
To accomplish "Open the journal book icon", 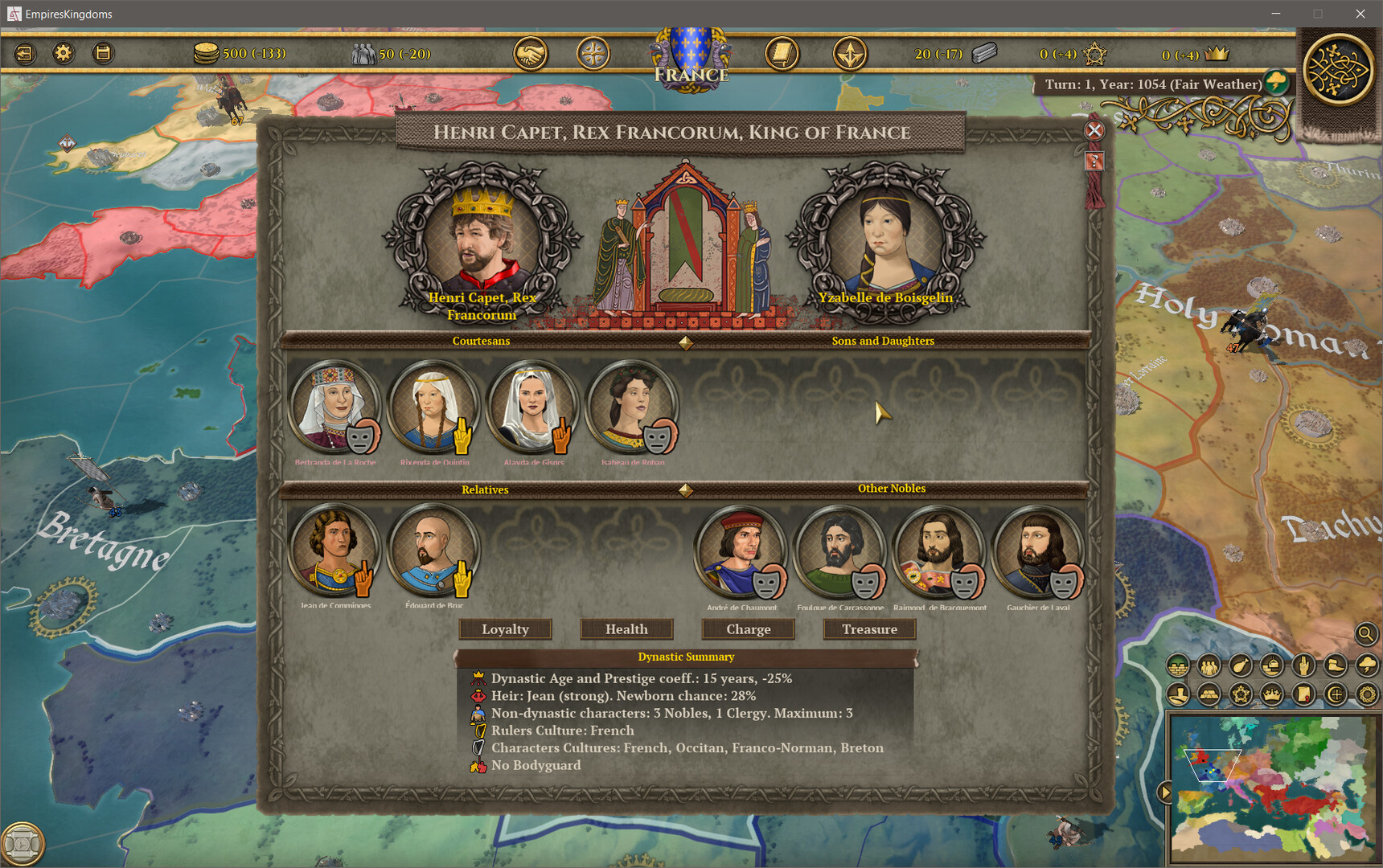I will [781, 53].
